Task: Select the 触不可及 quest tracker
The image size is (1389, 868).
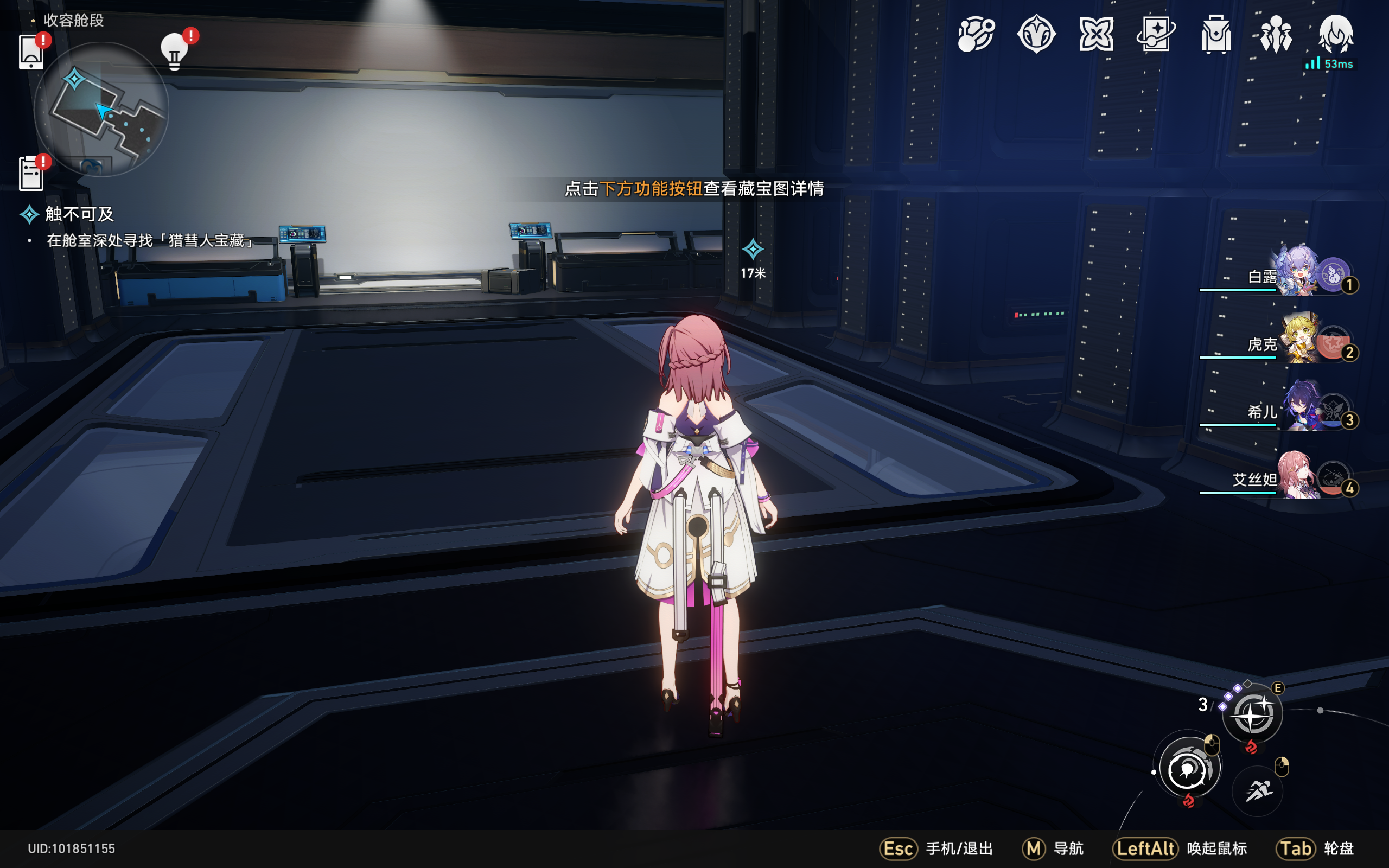Action: pyautogui.click(x=79, y=215)
